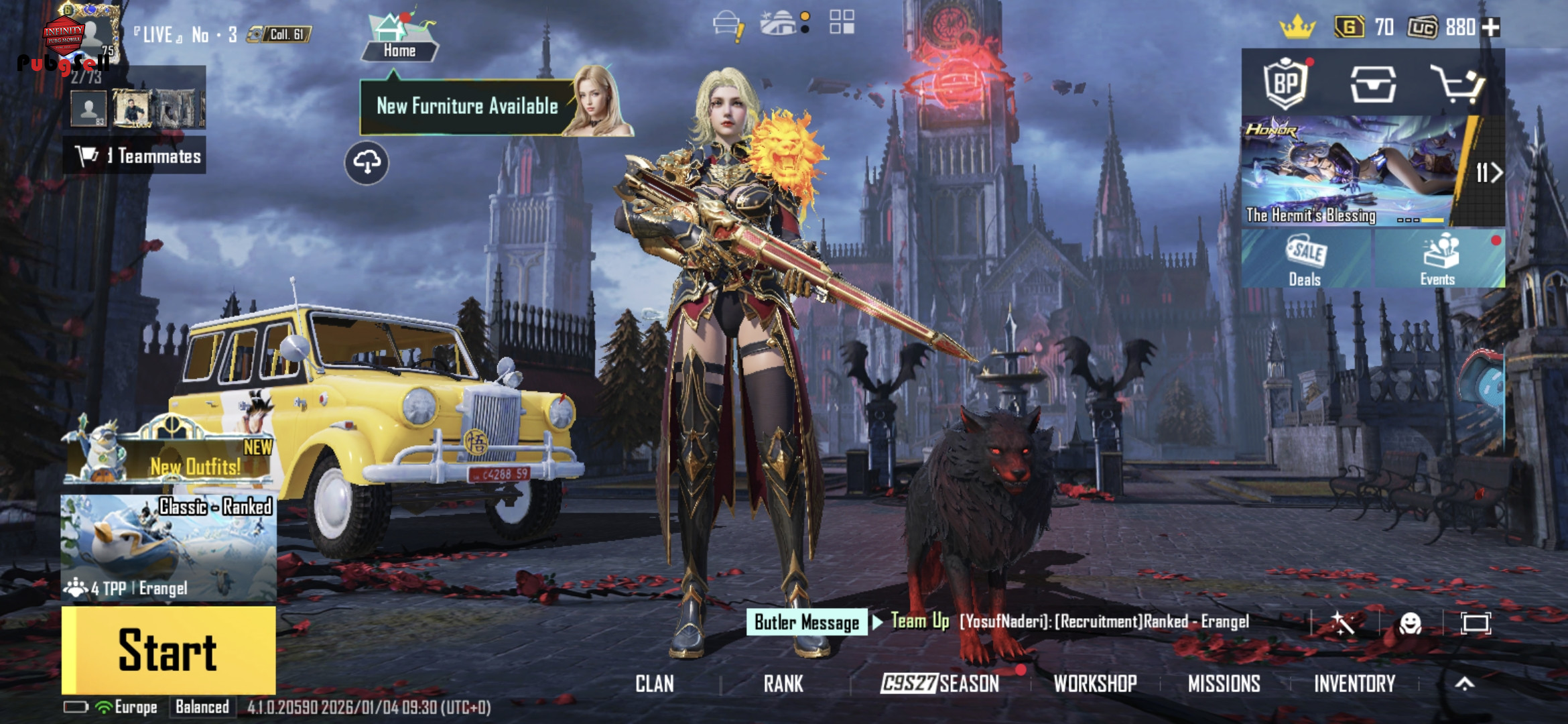Image resolution: width=1568 pixels, height=724 pixels.
Task: Open the CLAN menu
Action: 654,684
